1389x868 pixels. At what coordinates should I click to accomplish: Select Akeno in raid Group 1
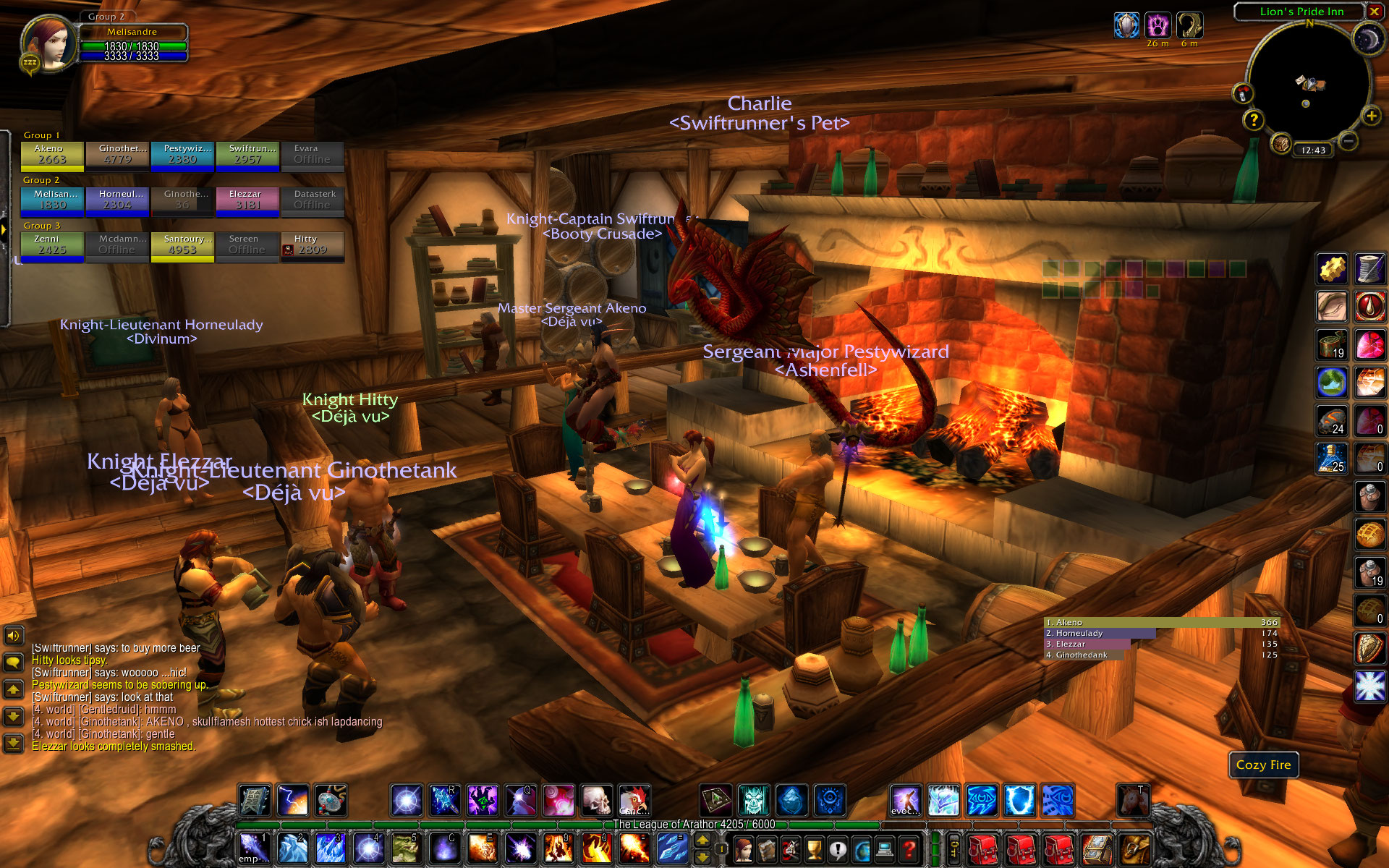click(52, 155)
